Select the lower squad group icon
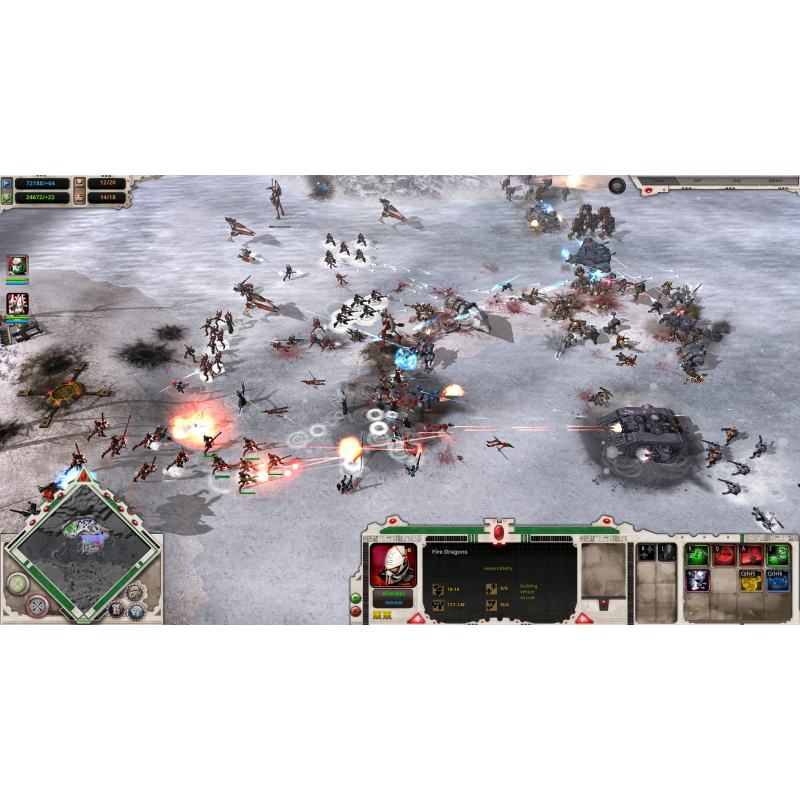The width and height of the screenshot is (800, 800). pyautogui.click(x=17, y=303)
